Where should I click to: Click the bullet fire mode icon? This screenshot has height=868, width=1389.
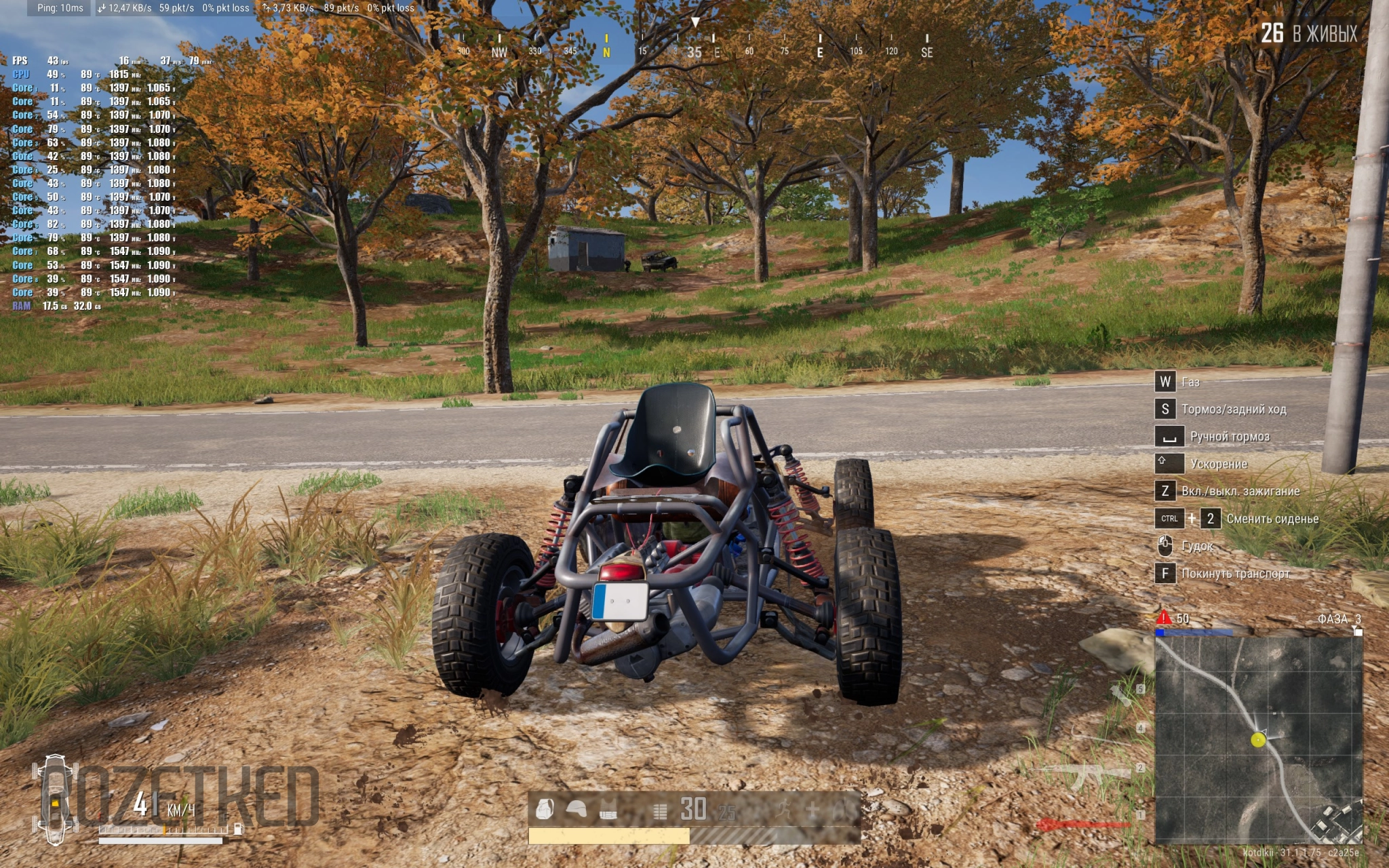point(659,810)
